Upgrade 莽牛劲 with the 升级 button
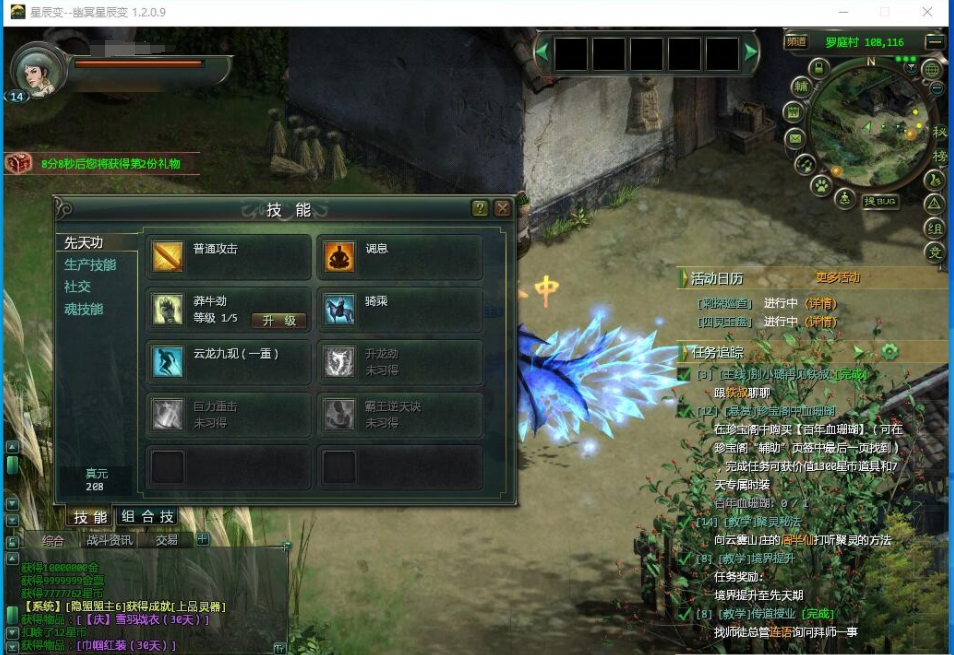The width and height of the screenshot is (954, 655). click(278, 320)
